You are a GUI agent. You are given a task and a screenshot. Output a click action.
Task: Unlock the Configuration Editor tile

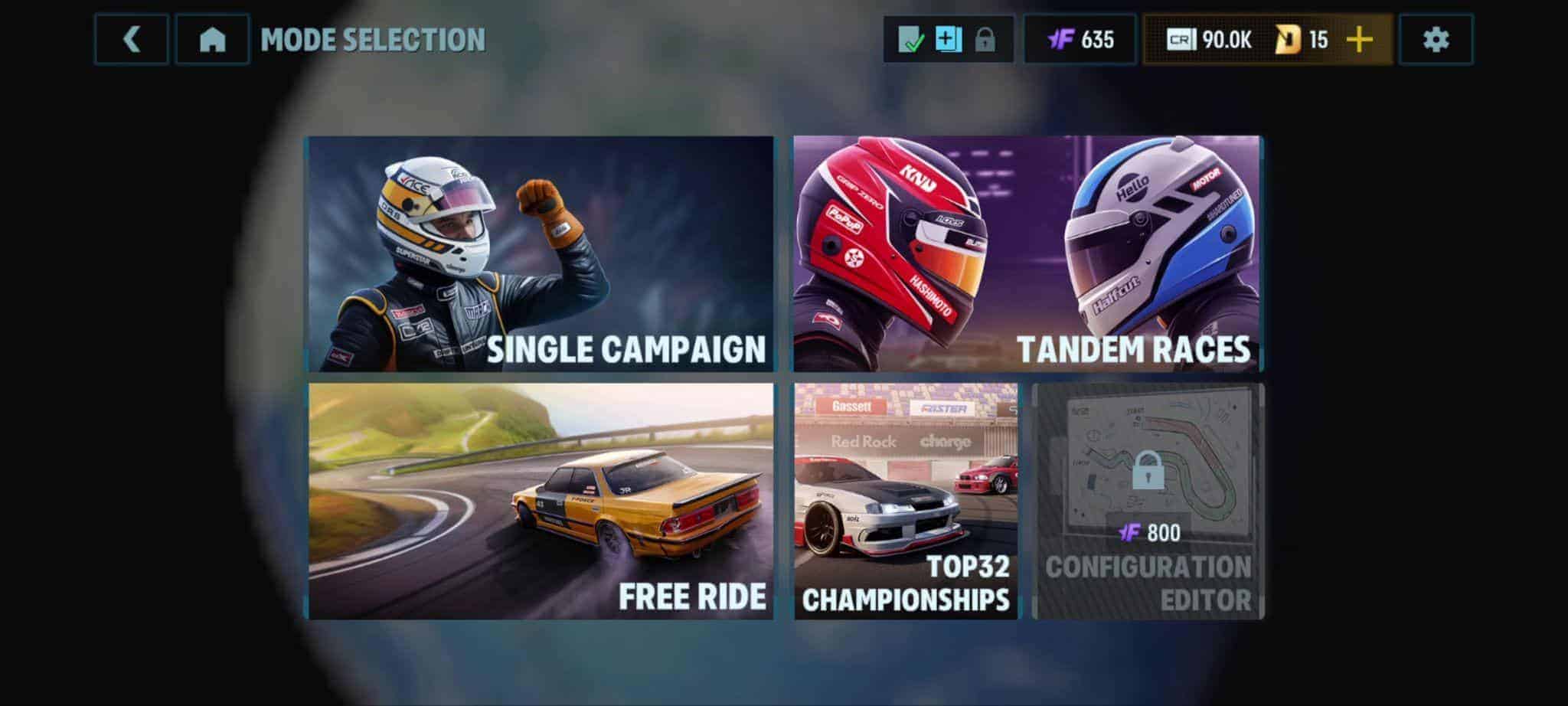point(1148,502)
